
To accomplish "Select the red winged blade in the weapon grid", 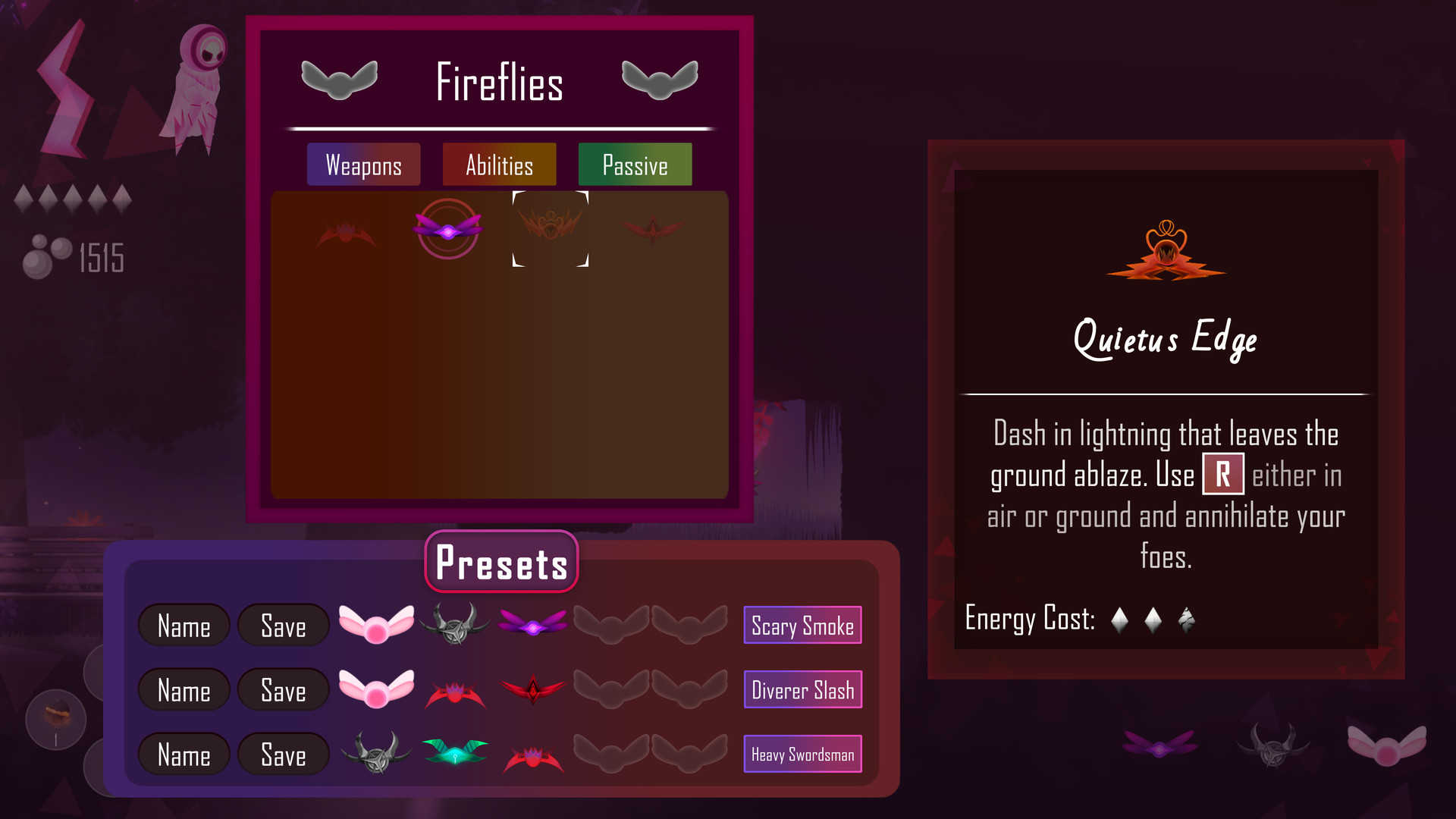I will [x=651, y=227].
